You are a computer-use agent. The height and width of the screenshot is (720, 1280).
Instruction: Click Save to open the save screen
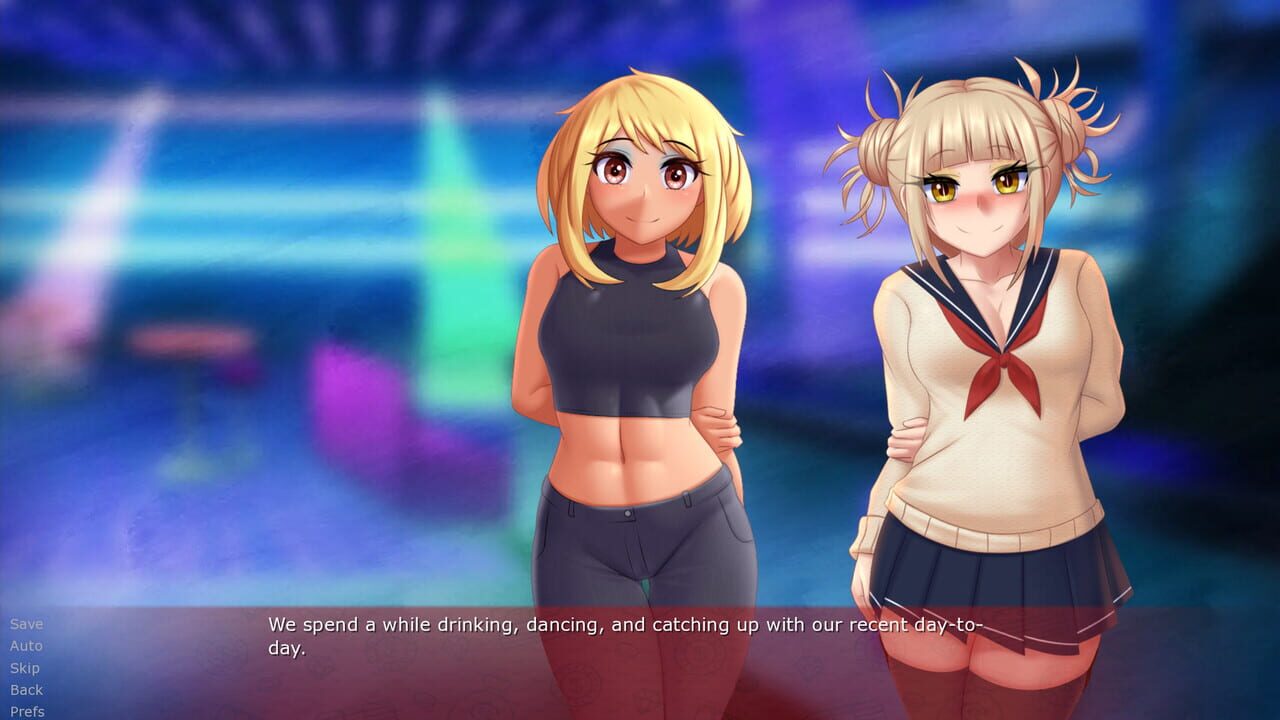point(26,623)
